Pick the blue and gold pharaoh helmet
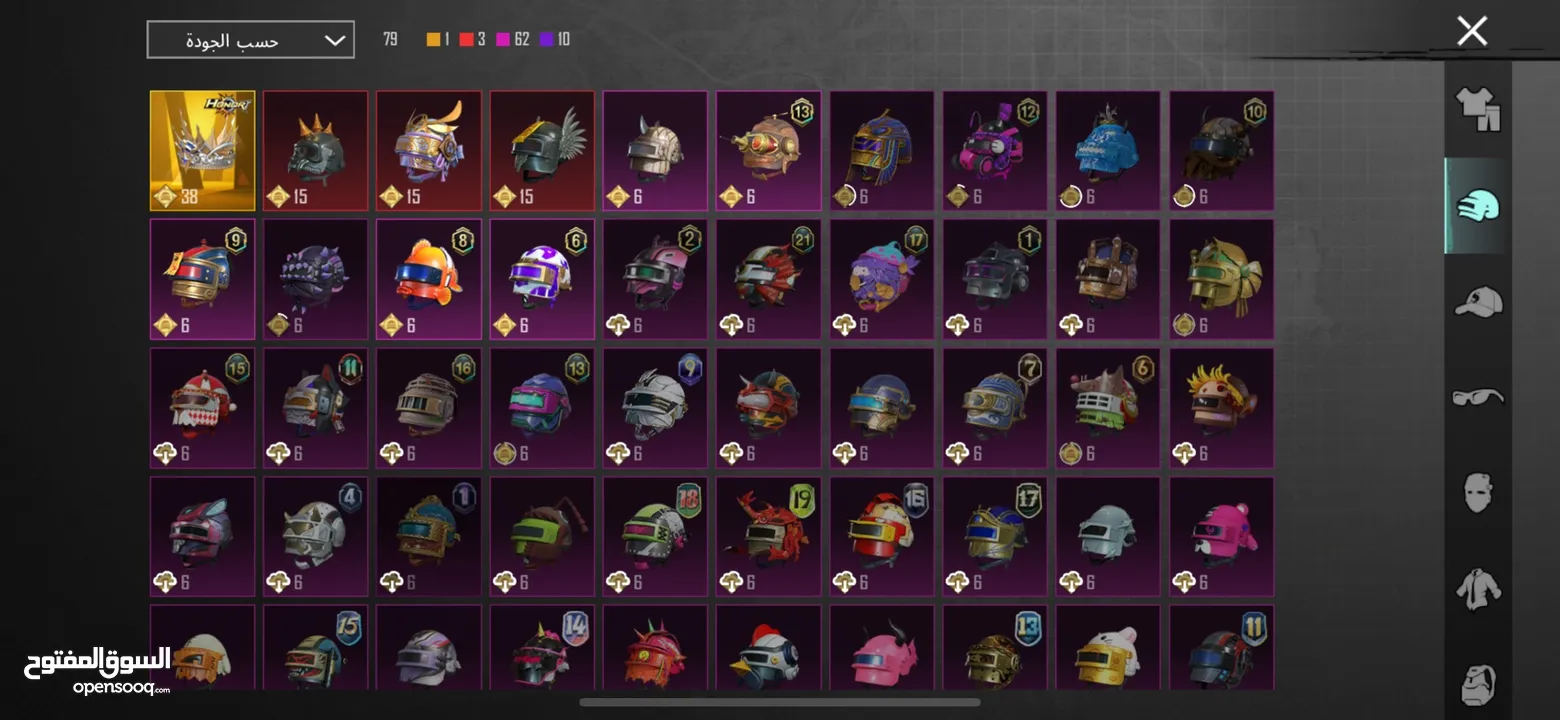The image size is (1560, 720). coord(881,151)
